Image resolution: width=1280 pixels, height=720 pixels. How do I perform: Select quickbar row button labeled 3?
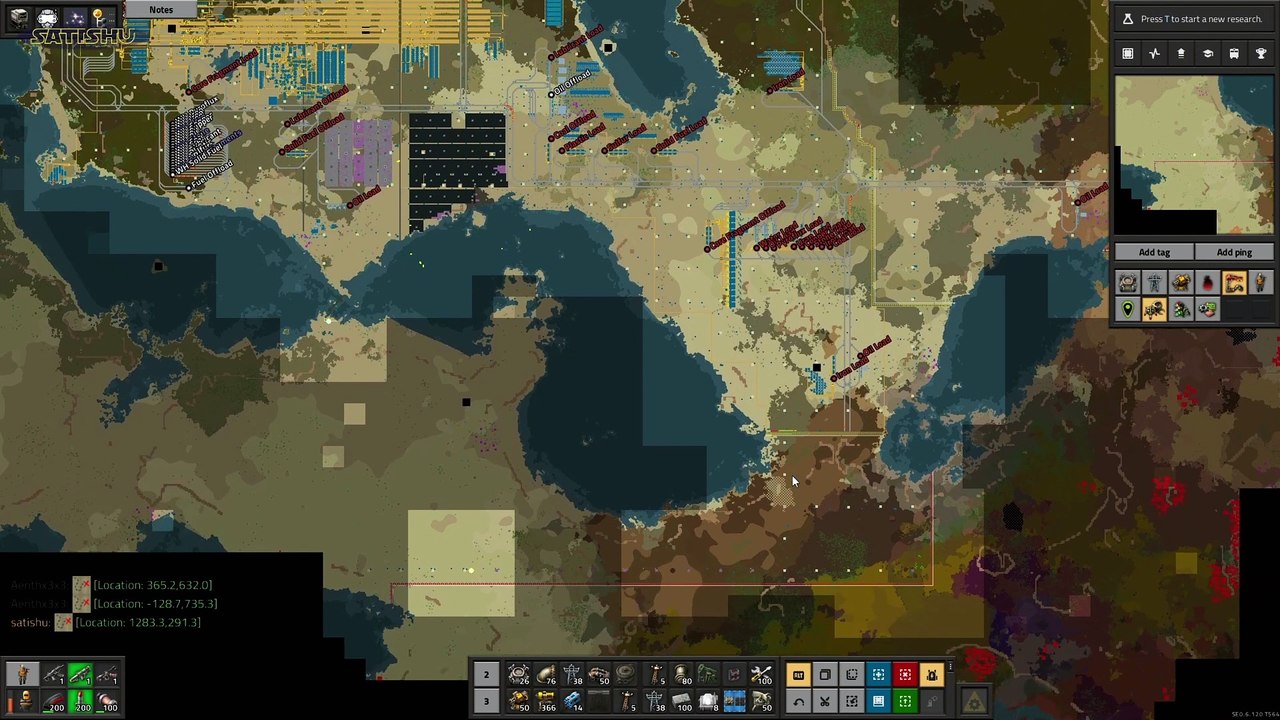(486, 701)
